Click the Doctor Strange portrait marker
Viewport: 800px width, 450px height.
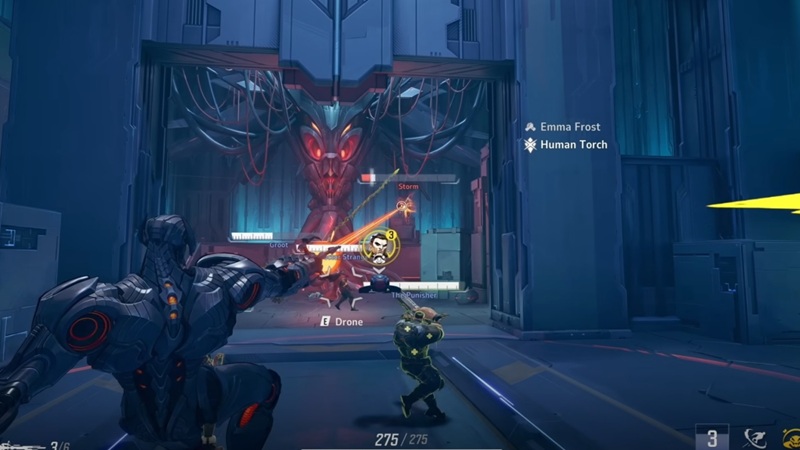(378, 246)
